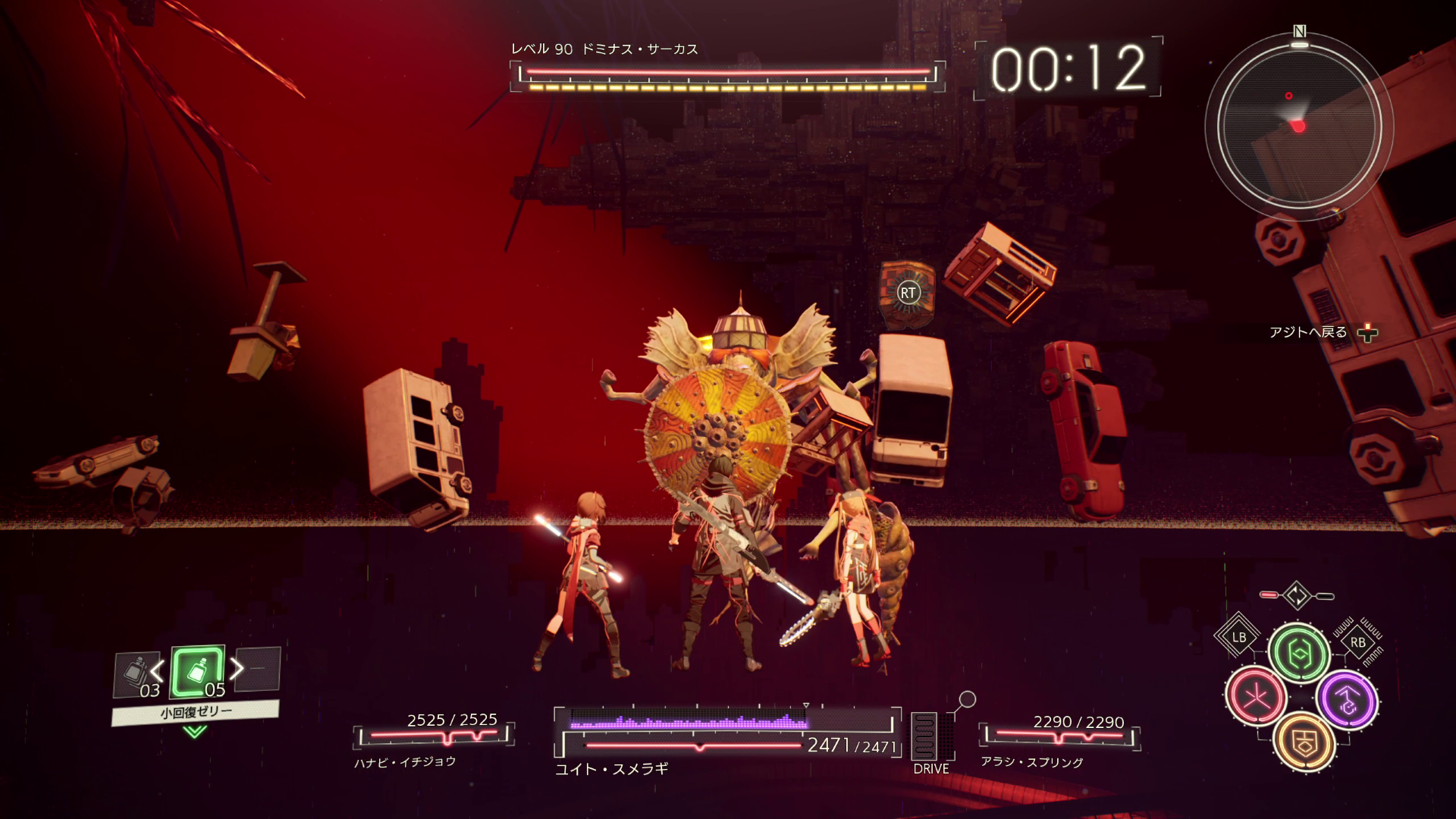Activate the purple SAS ability circle
The height and width of the screenshot is (819, 1456).
click(x=1347, y=701)
